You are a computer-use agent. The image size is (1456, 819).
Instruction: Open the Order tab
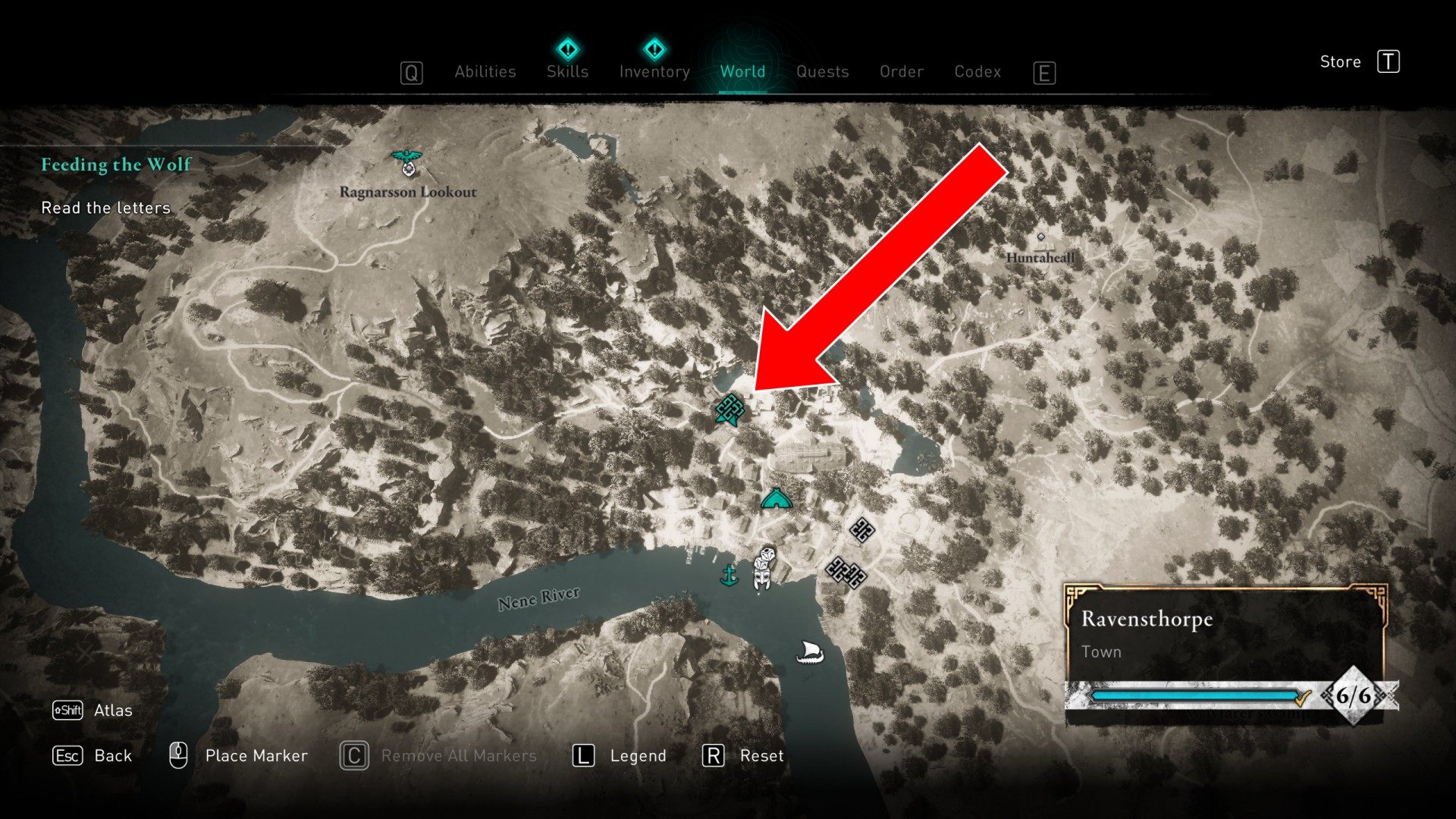[x=901, y=71]
